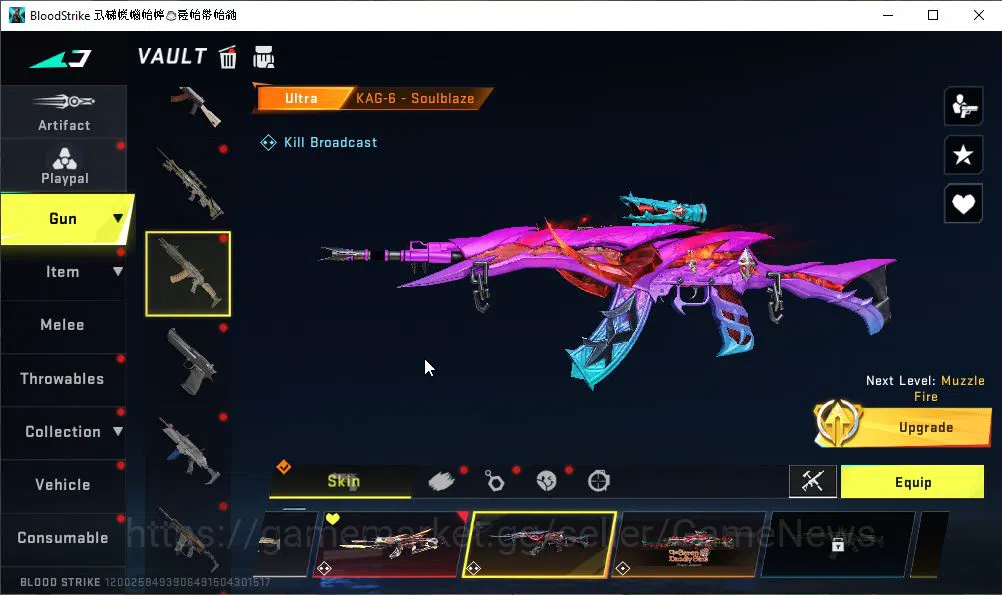Select the pistol in the weapon list
The height and width of the screenshot is (595, 1002).
[187, 360]
